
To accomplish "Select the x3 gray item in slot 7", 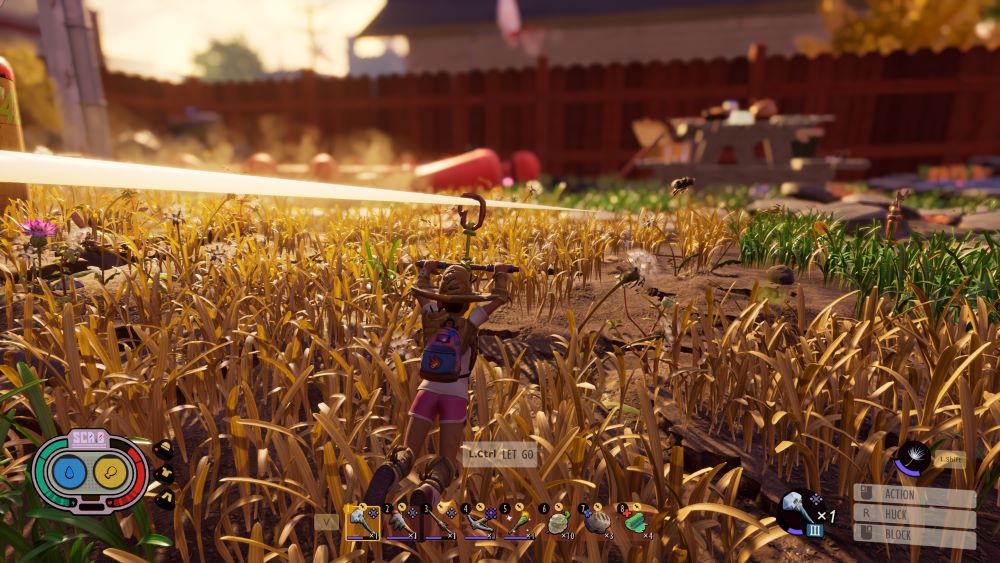I will pos(596,521).
